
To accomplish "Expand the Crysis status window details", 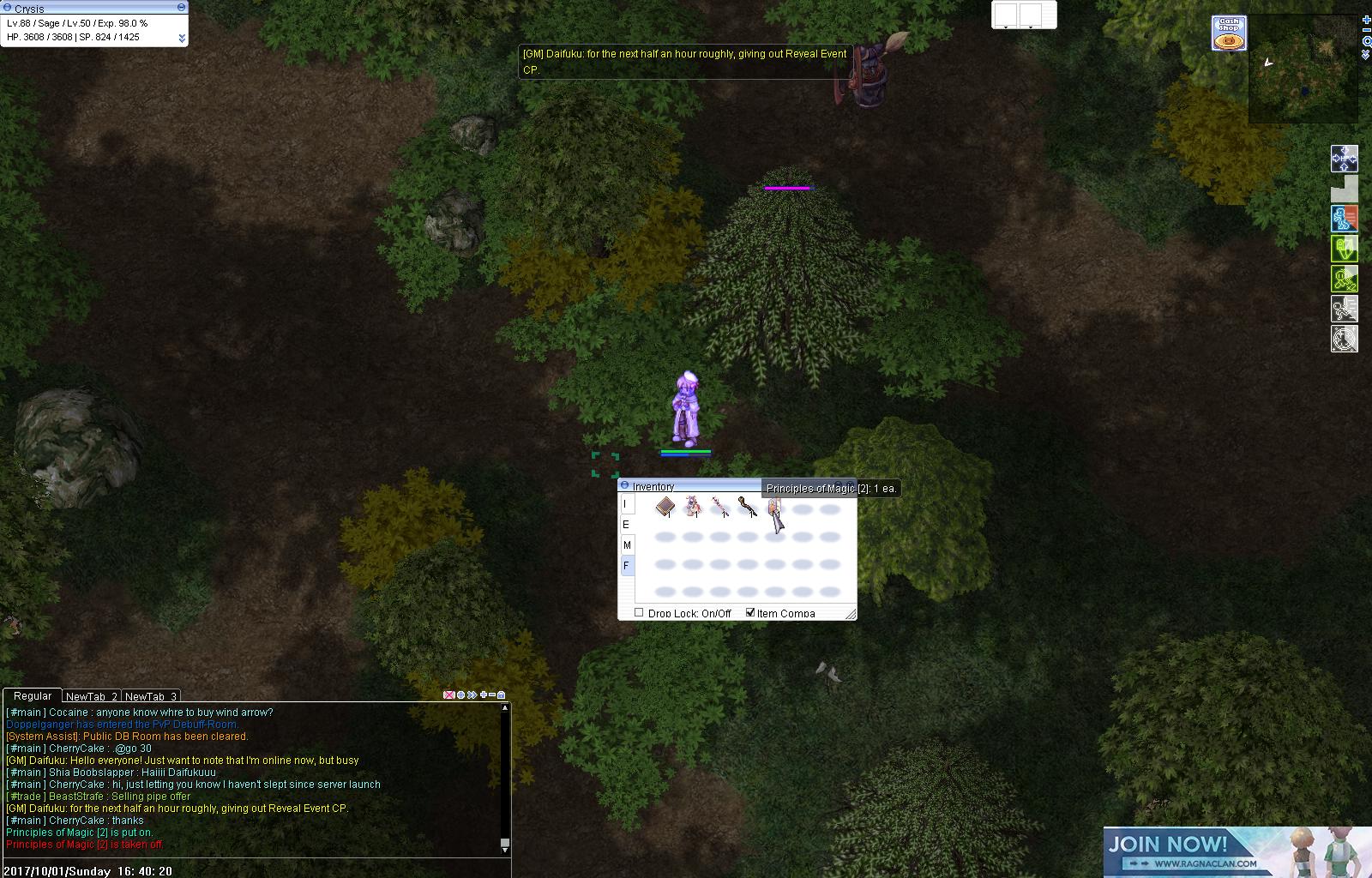I will click(180, 38).
